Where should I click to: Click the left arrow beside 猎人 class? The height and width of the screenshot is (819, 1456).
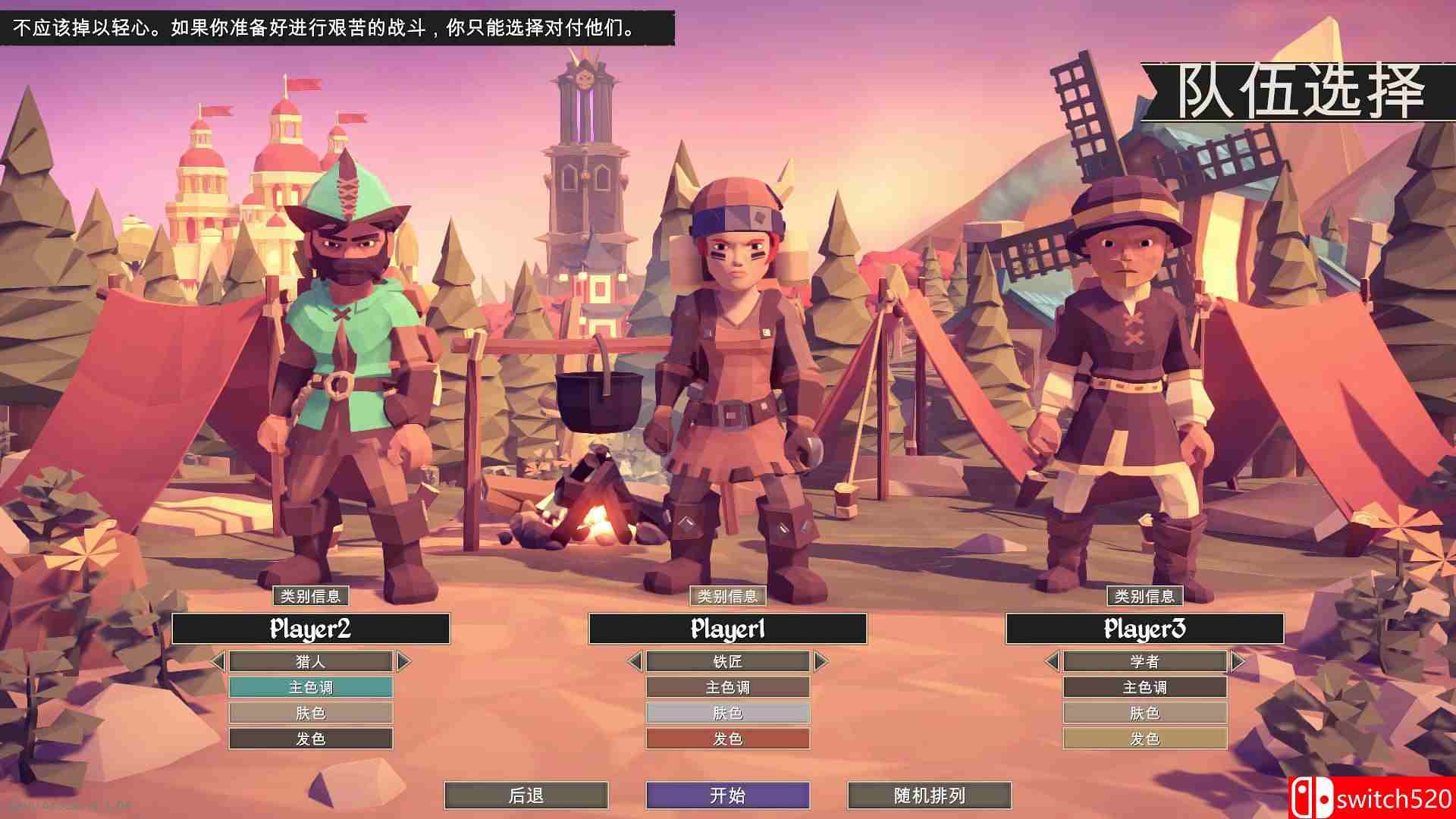pyautogui.click(x=221, y=661)
